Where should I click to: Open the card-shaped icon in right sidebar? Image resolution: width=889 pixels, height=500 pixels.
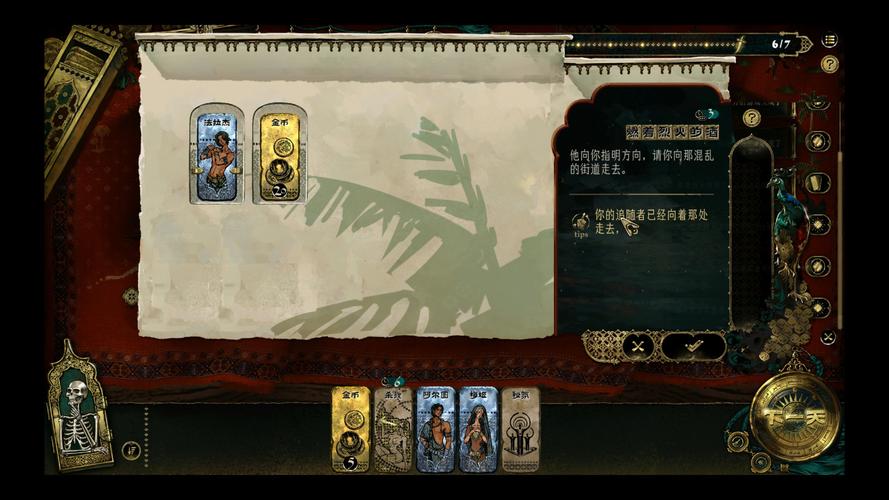point(818,183)
